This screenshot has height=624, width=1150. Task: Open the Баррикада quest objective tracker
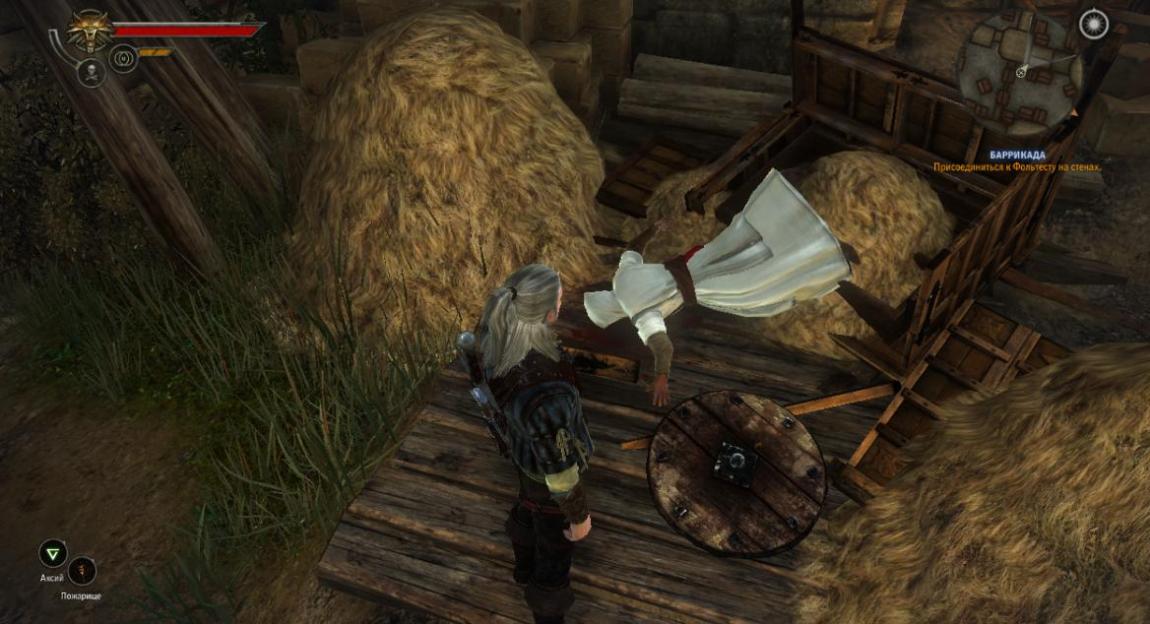point(1016,162)
